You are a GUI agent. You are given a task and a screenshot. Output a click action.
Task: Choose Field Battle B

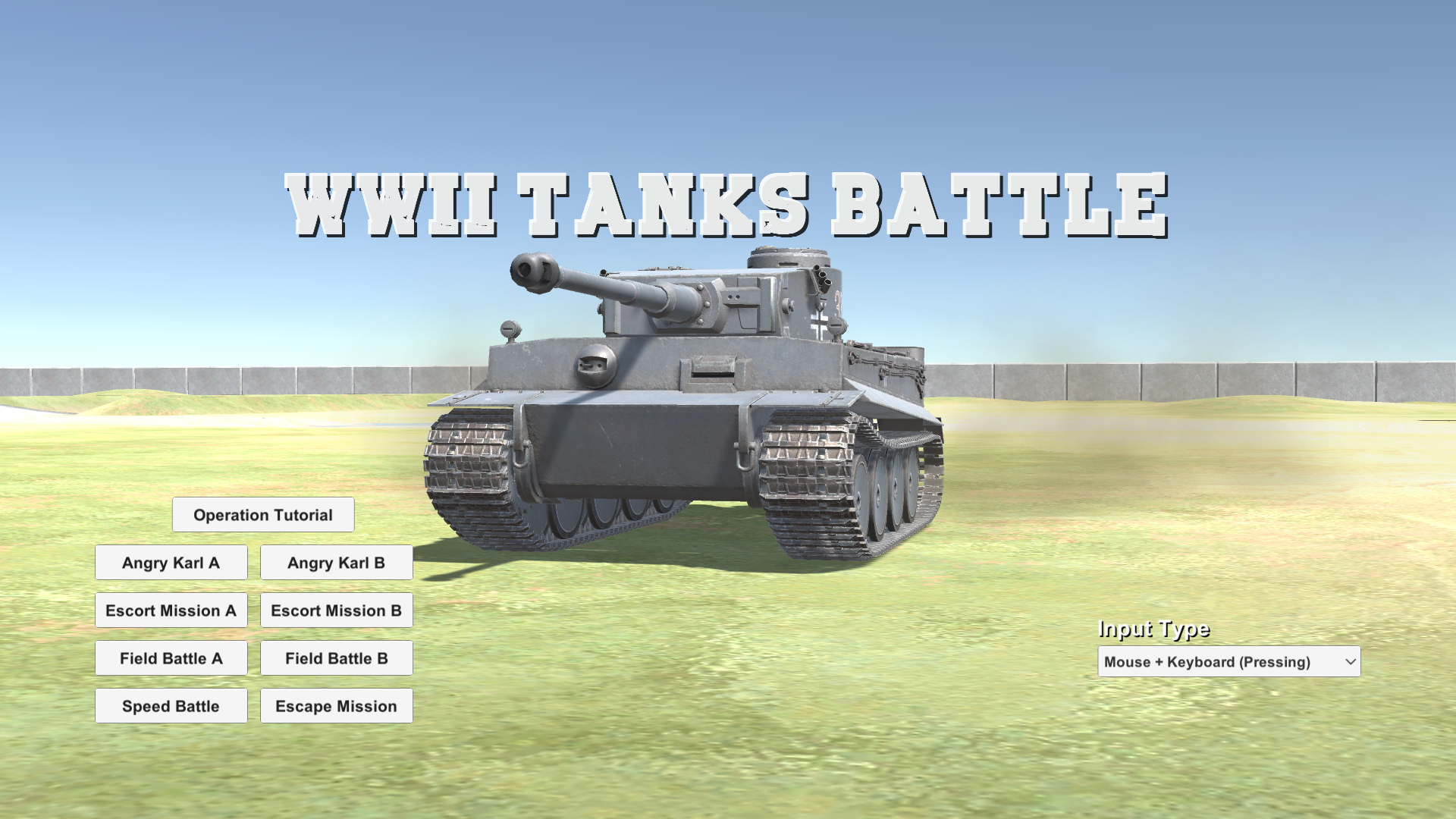[x=336, y=657]
